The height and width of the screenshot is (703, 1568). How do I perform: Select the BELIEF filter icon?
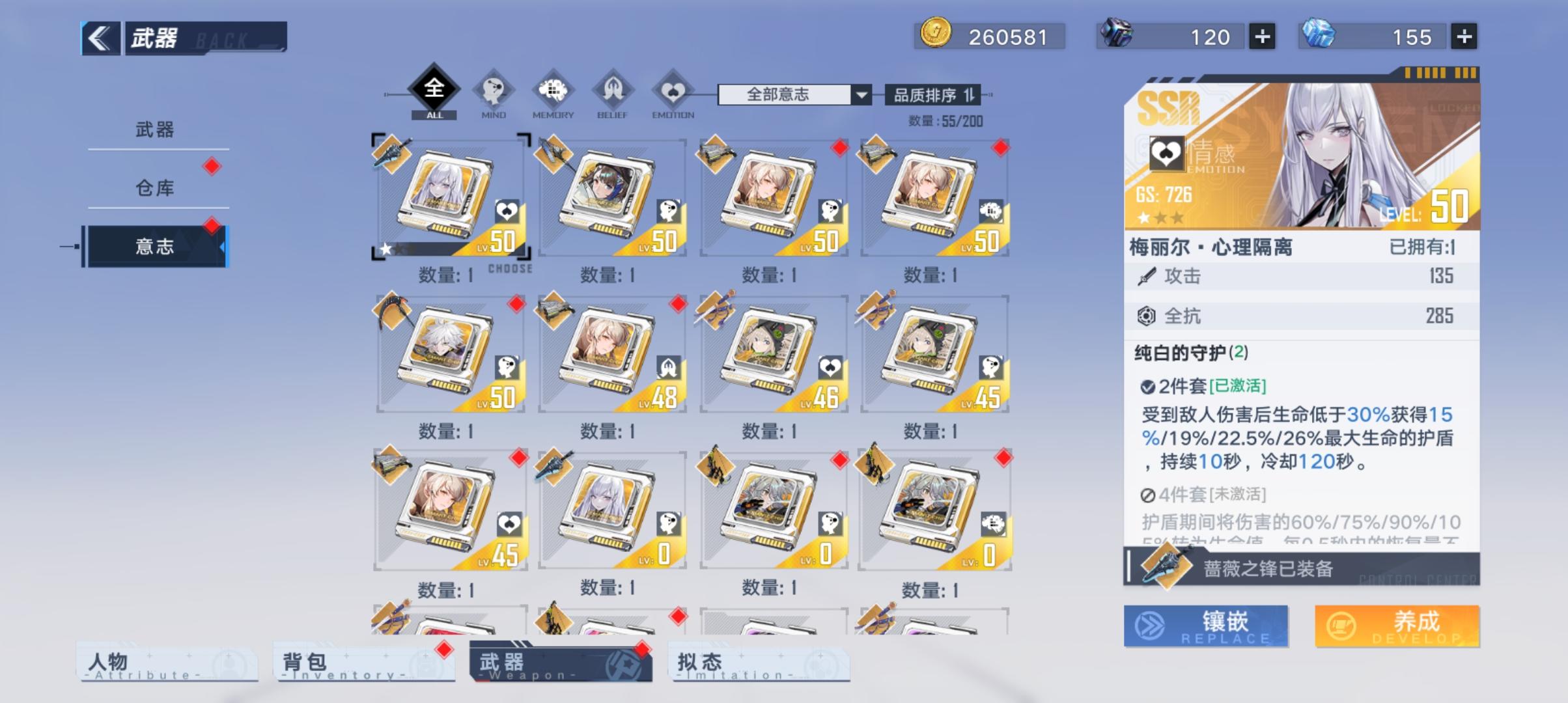pos(613,91)
